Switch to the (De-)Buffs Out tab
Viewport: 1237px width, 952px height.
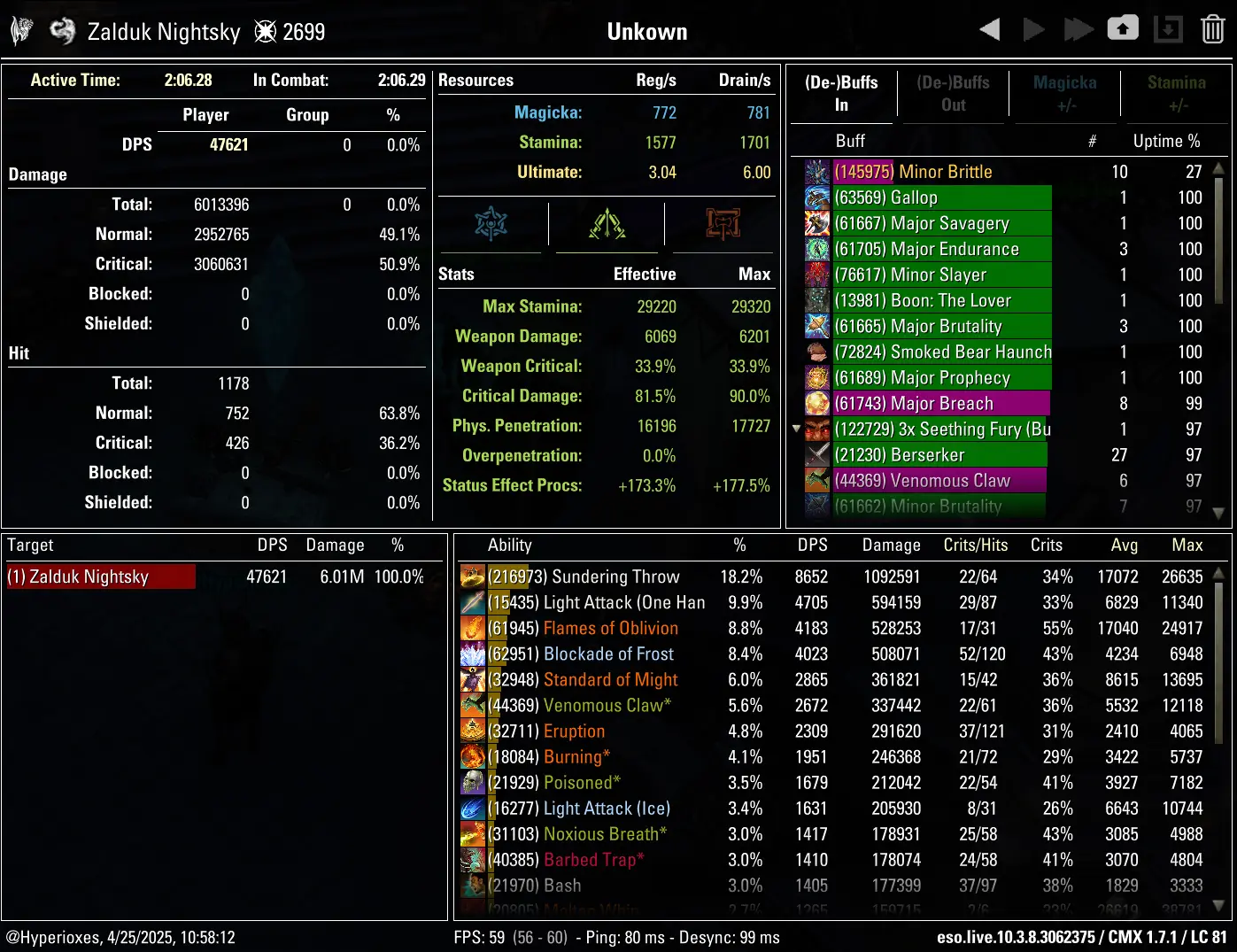point(953,93)
